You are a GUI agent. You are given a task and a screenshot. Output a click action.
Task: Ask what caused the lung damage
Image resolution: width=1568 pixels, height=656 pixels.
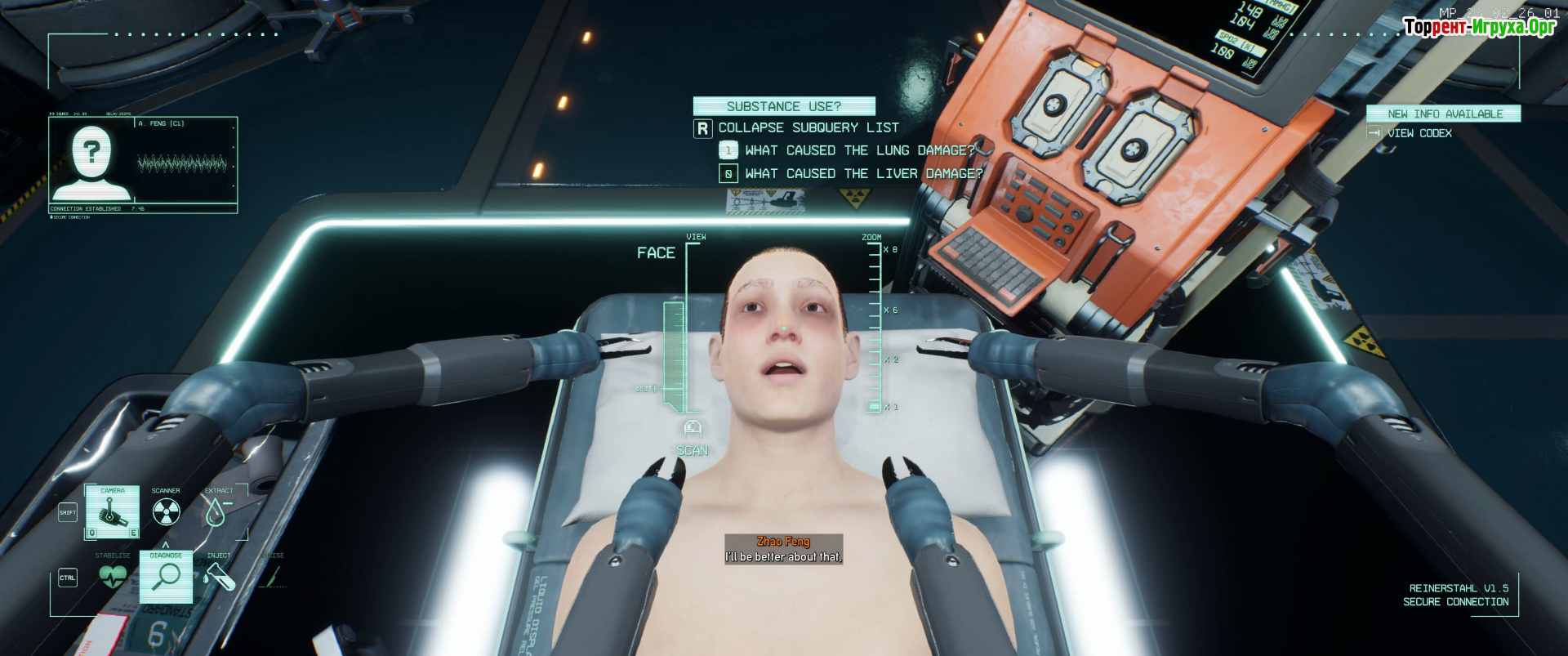click(x=859, y=150)
